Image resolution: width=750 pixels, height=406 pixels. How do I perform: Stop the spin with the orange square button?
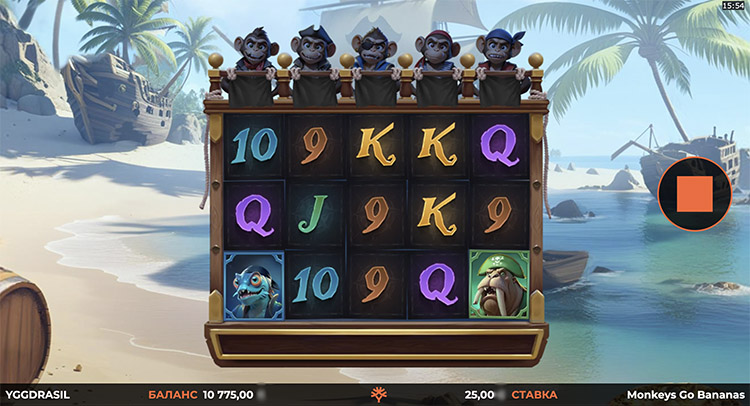(x=694, y=193)
